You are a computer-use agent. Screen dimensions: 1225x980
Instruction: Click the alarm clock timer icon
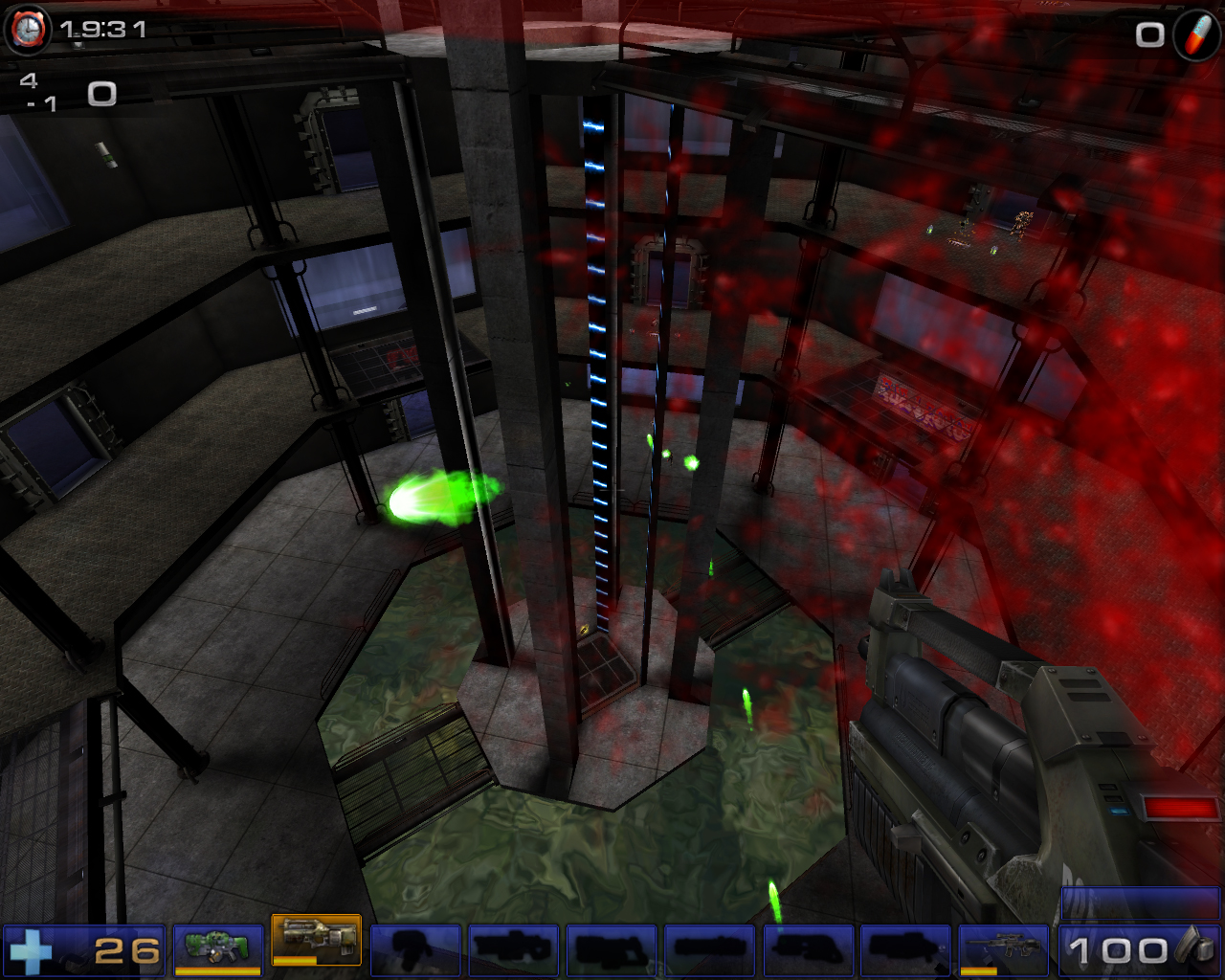29,29
